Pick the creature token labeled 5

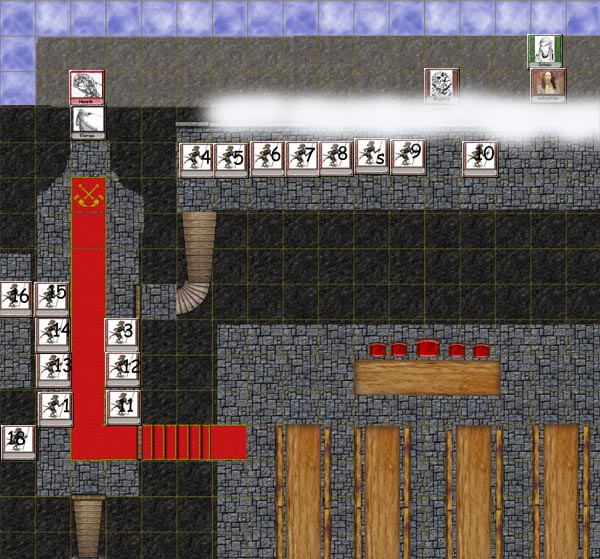coord(231,159)
